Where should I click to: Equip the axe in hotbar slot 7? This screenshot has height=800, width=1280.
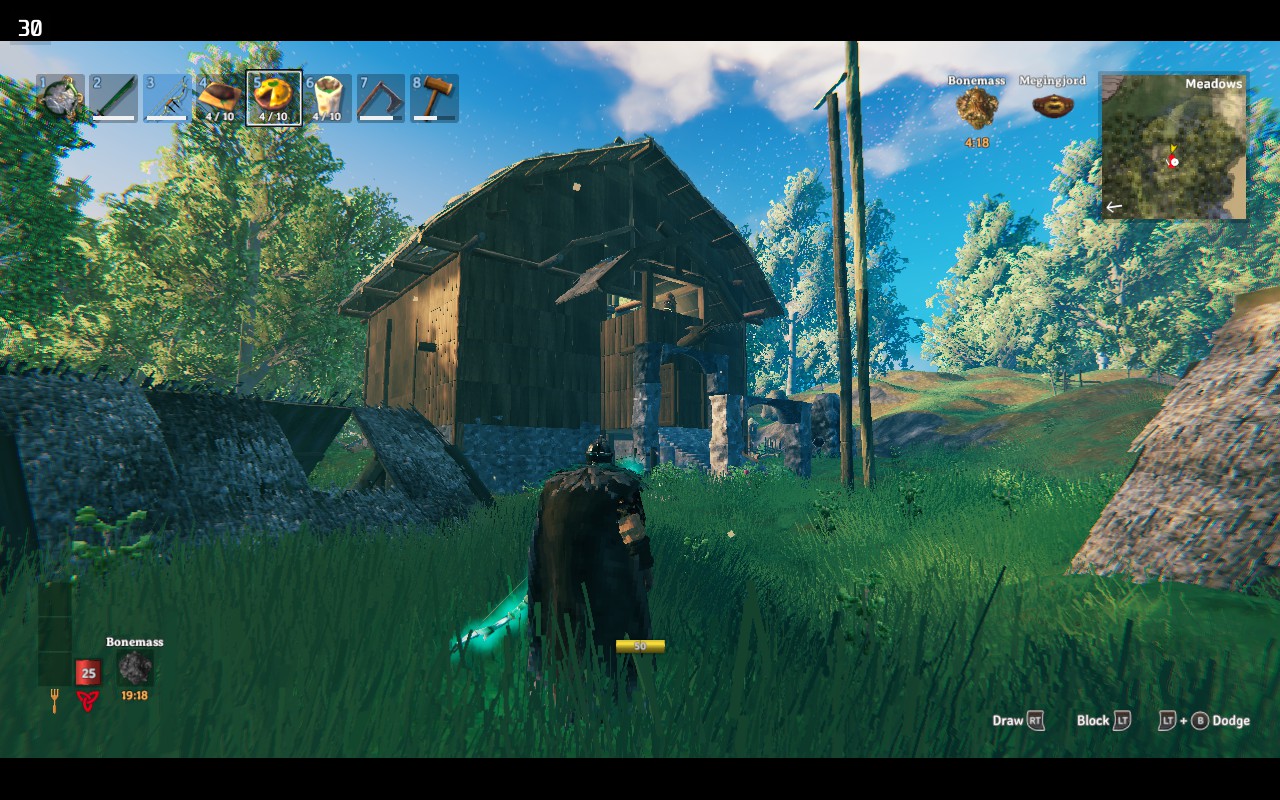point(381,98)
